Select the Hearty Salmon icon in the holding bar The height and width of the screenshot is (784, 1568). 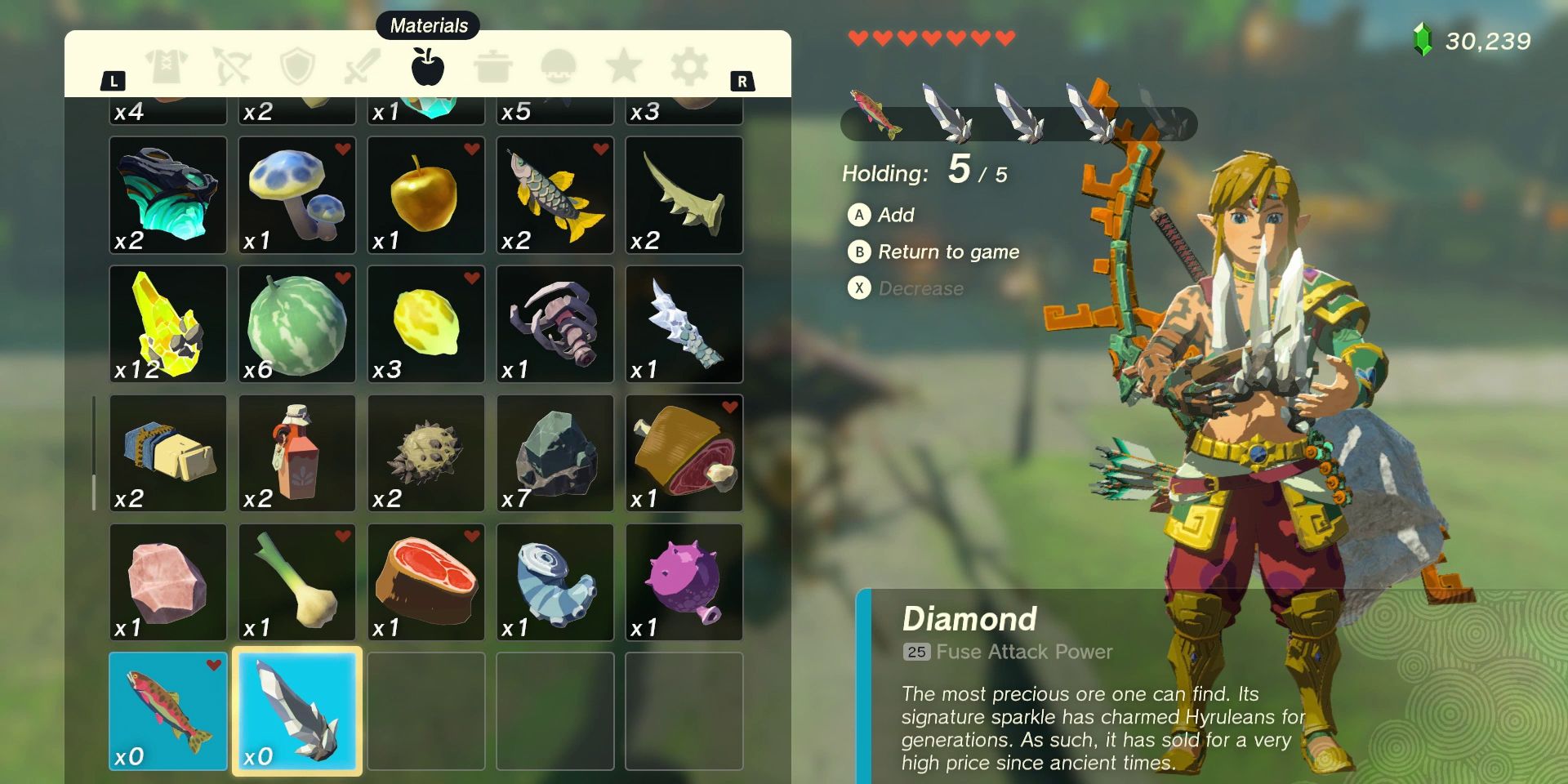[875, 114]
